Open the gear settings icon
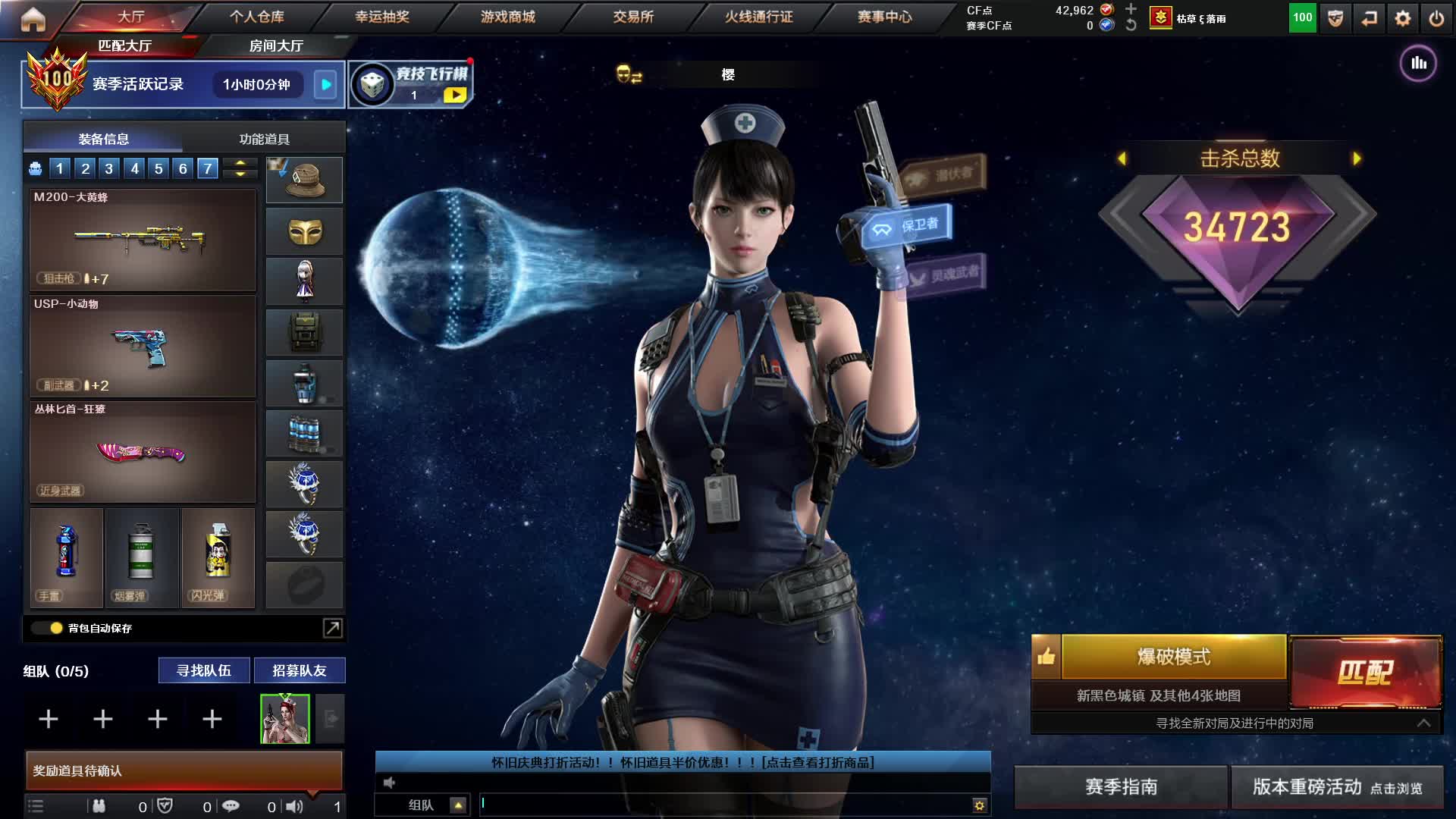 coord(1403,18)
